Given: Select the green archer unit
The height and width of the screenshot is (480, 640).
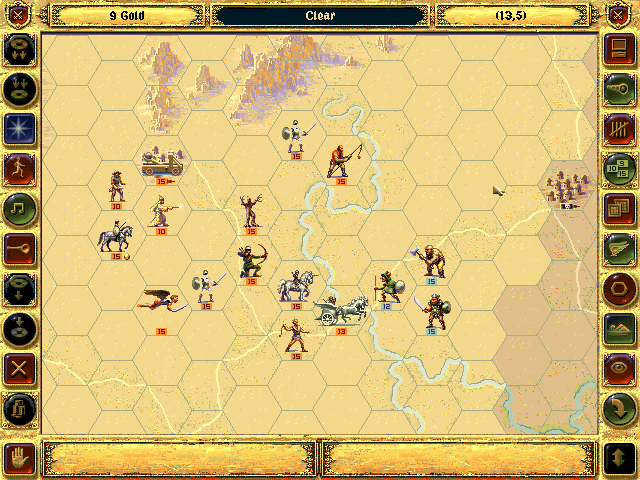Looking at the screenshot, I should pos(251,262).
